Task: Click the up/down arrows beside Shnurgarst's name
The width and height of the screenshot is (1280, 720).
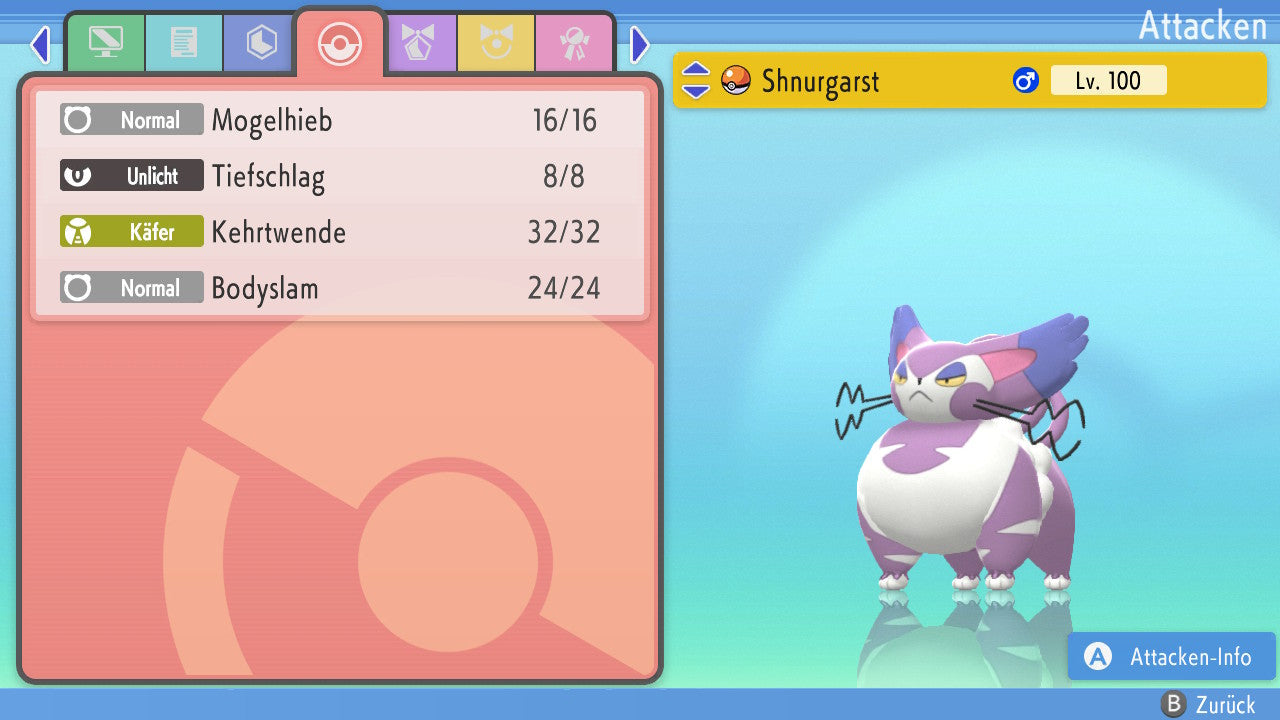Action: pyautogui.click(x=696, y=80)
